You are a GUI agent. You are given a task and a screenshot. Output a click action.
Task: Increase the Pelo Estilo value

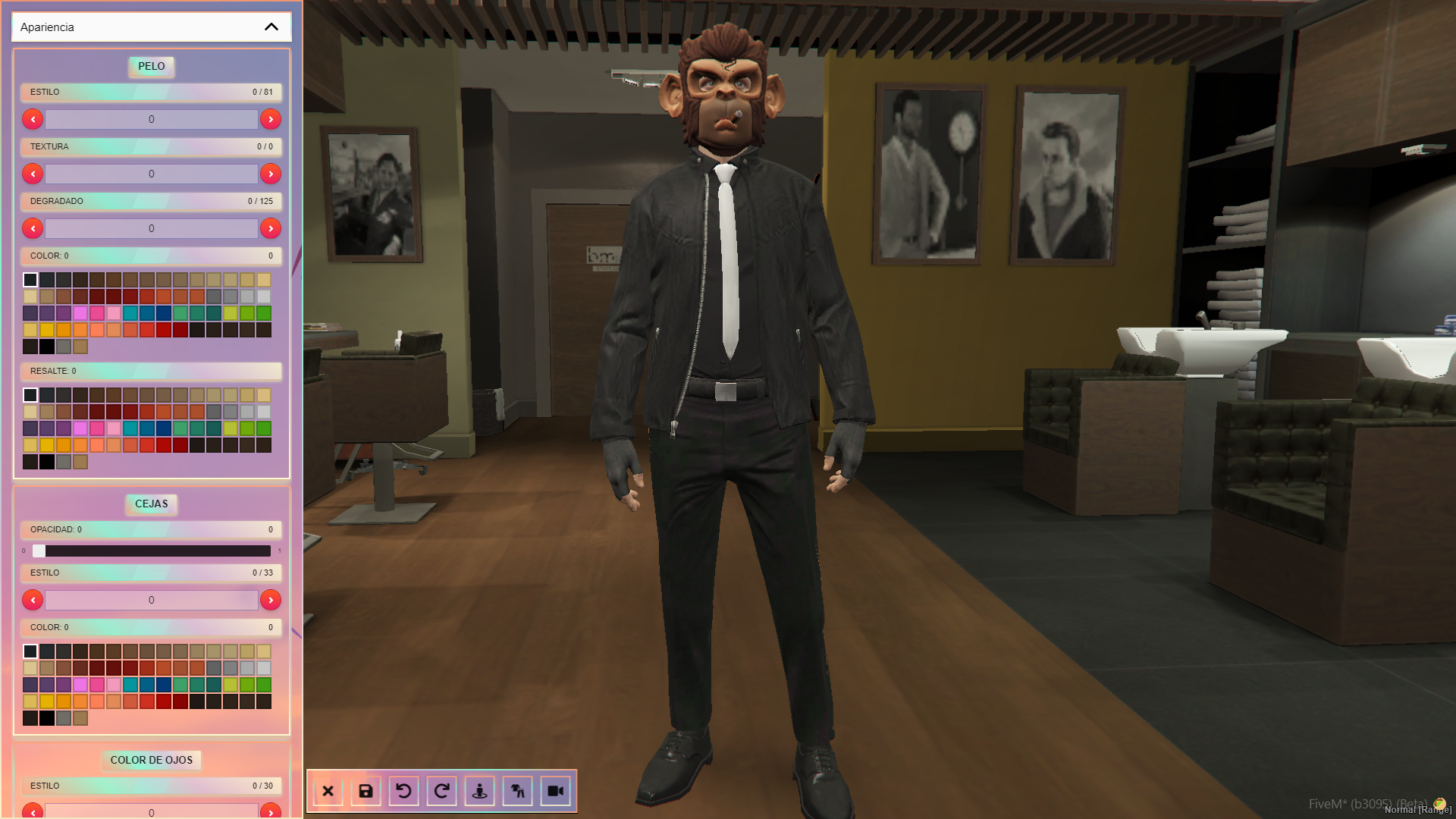point(271,119)
